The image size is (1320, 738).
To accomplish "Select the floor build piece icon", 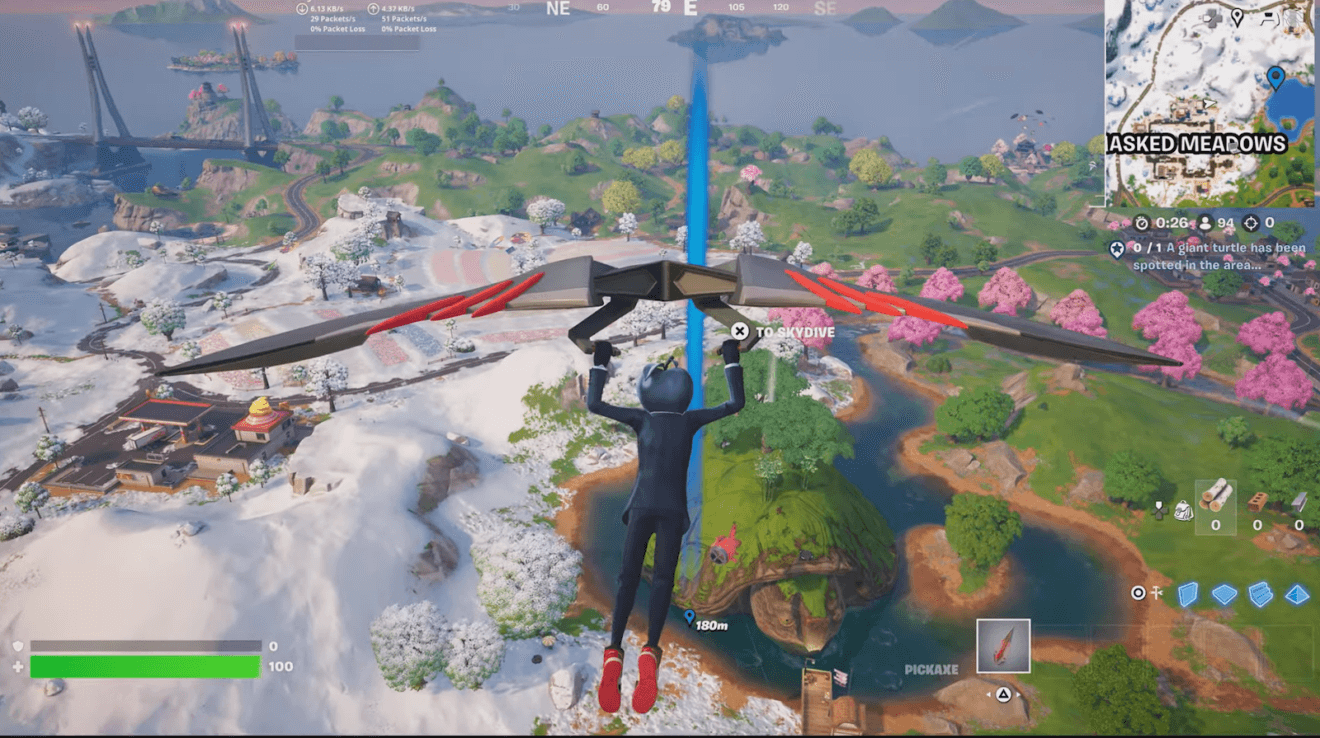I will [x=1223, y=593].
